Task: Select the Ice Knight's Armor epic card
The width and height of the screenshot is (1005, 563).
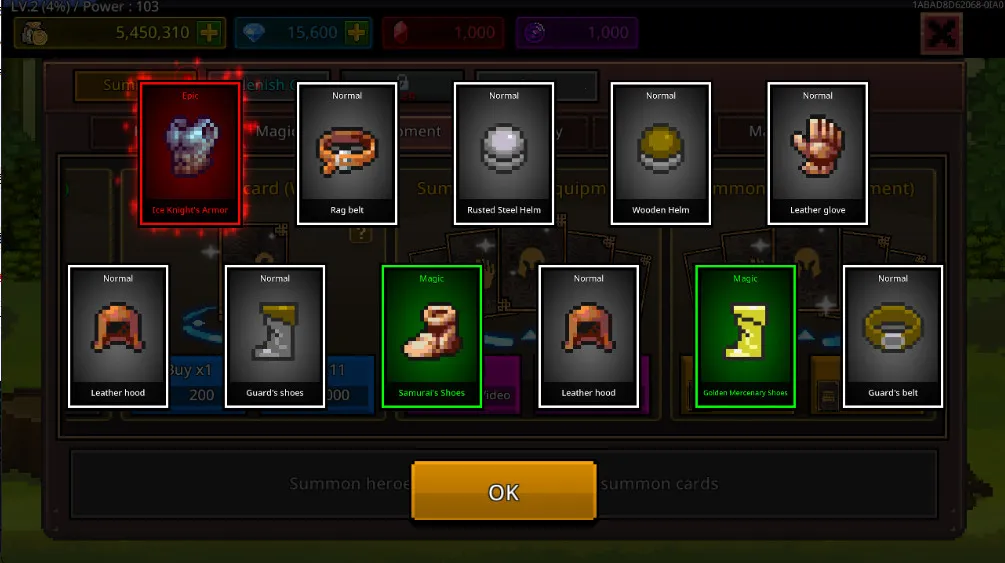Action: tap(190, 154)
